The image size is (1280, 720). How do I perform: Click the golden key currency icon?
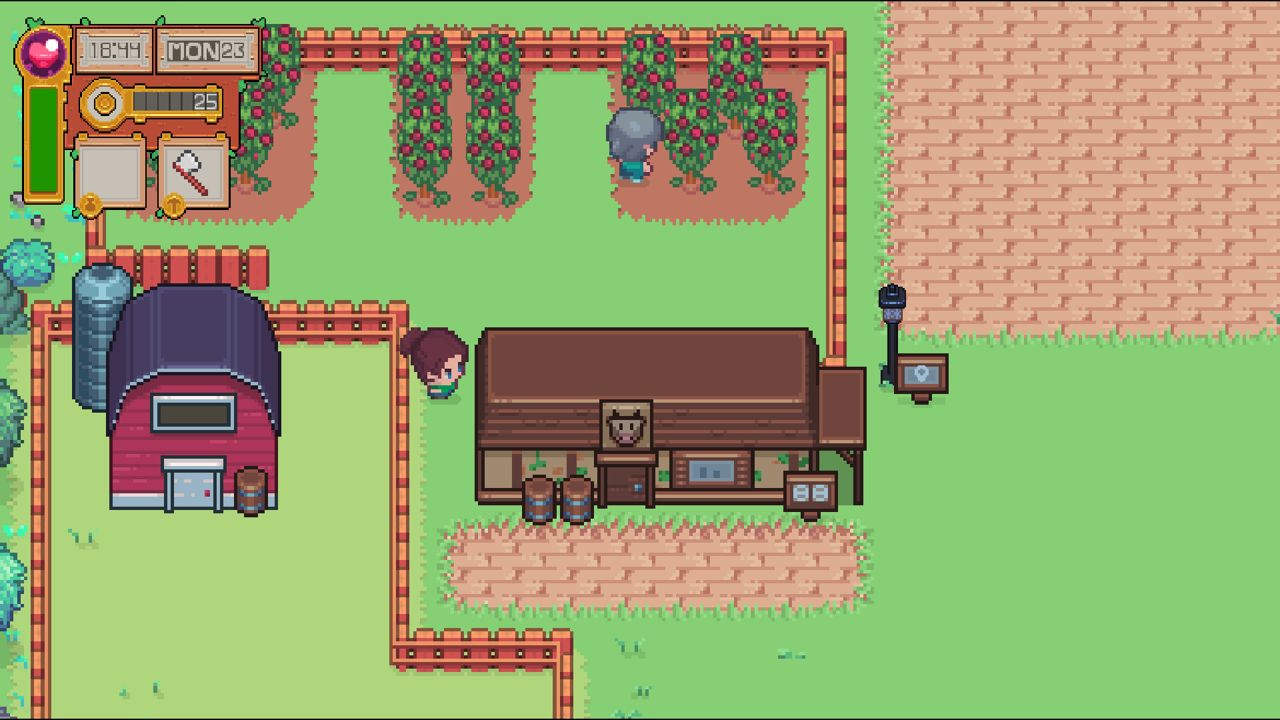(x=103, y=101)
